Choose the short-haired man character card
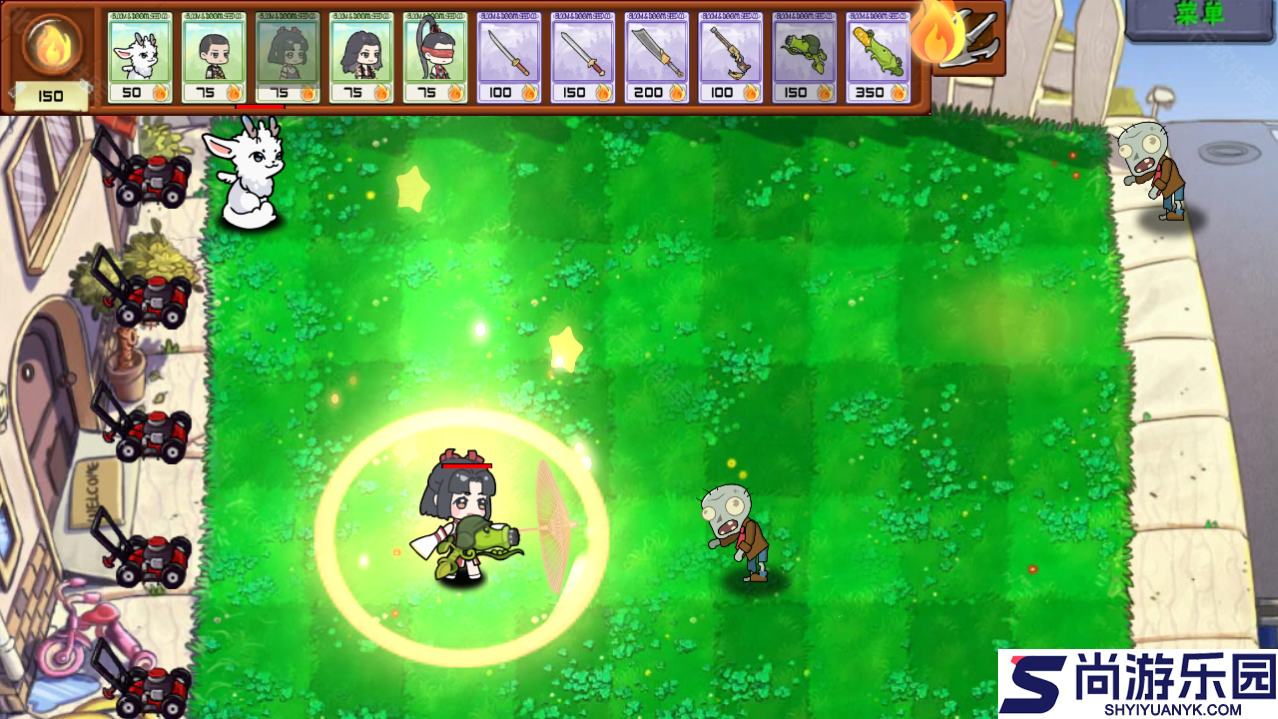This screenshot has width=1278, height=719. pyautogui.click(x=214, y=57)
